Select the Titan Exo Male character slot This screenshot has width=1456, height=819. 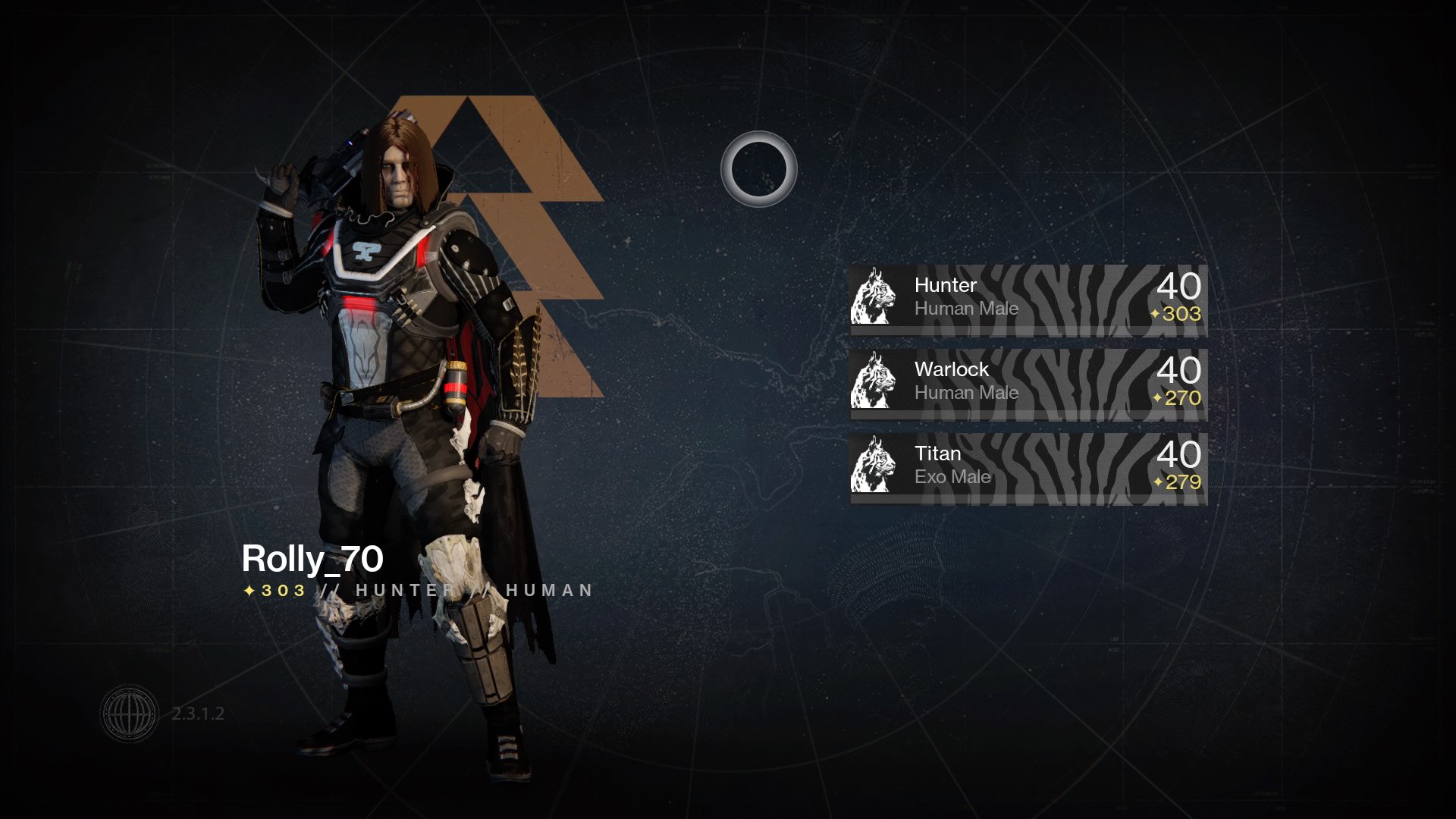click(1028, 469)
